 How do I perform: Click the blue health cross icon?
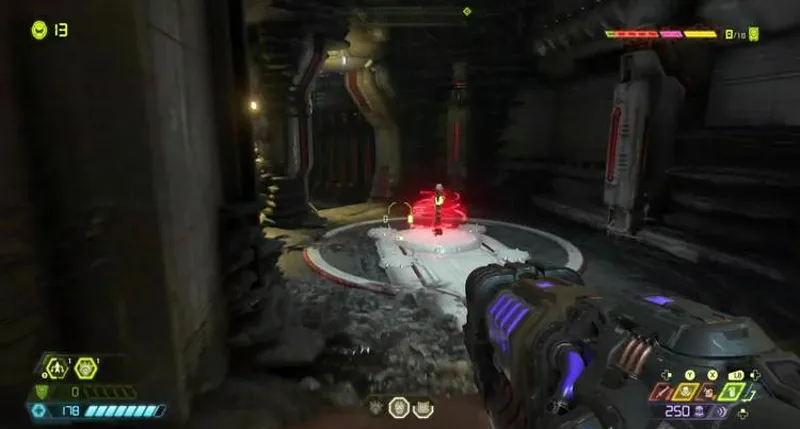(x=39, y=410)
